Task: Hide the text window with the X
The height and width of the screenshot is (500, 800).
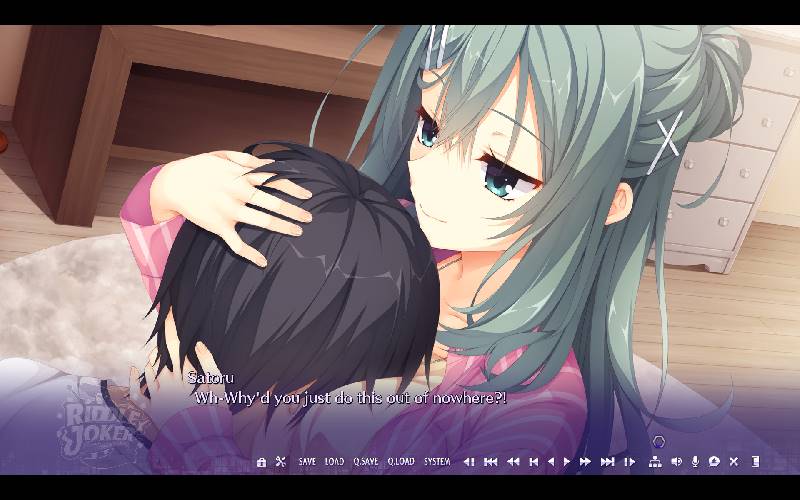Action: click(x=734, y=462)
